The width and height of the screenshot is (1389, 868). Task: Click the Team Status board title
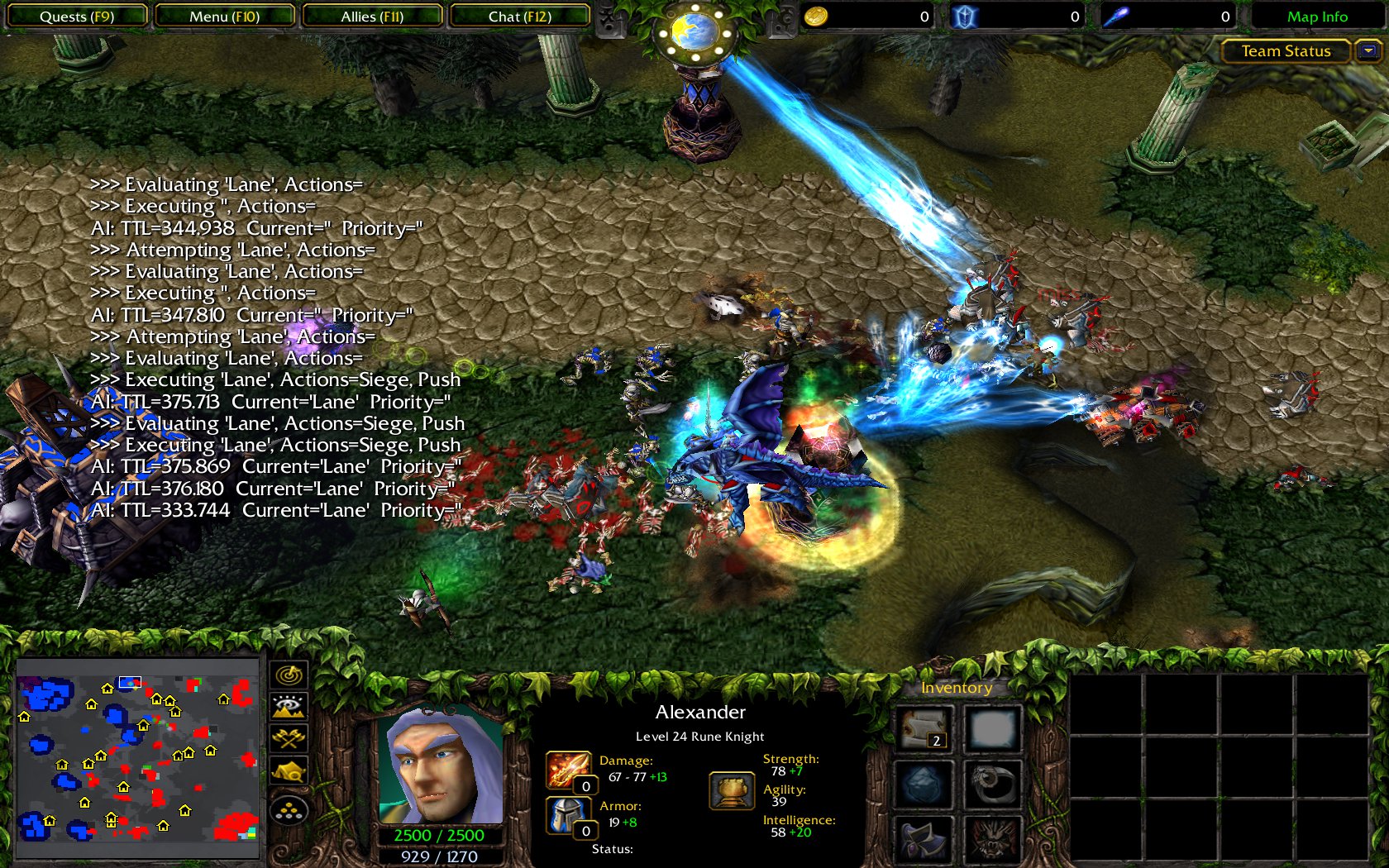click(x=1286, y=51)
